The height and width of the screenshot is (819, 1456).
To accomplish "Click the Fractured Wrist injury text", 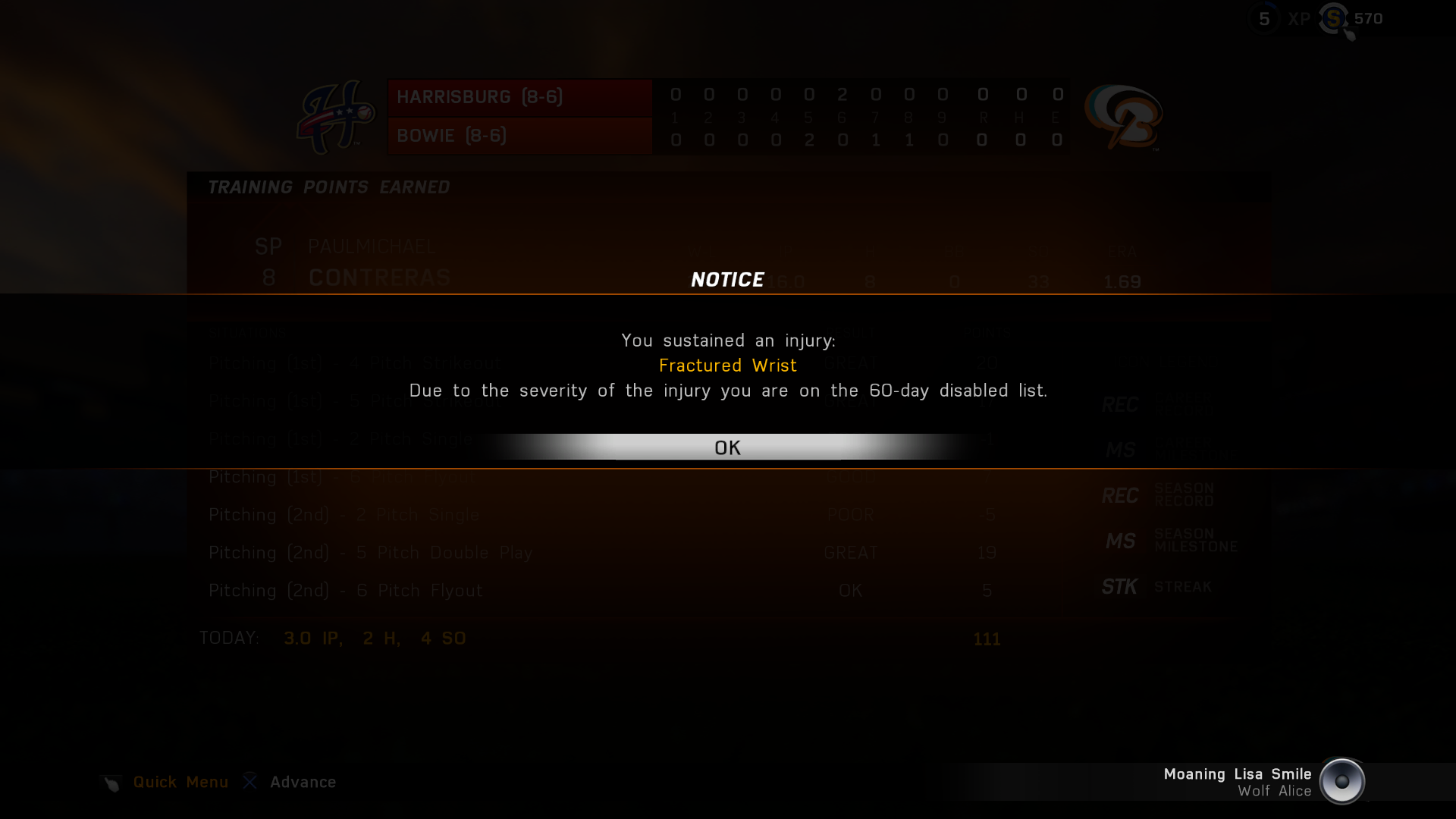I will tap(727, 365).
